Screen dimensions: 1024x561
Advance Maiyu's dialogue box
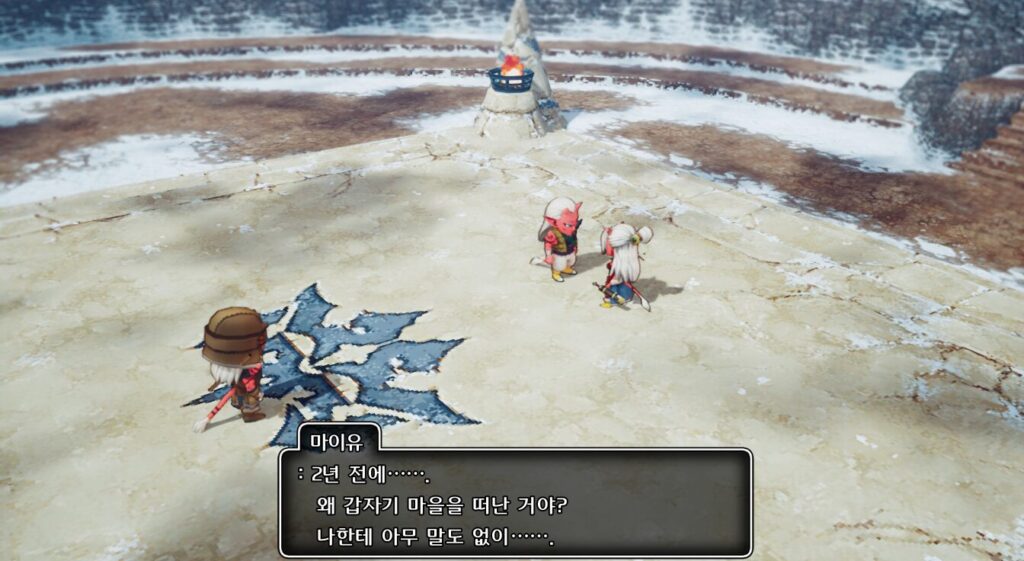[x=515, y=503]
